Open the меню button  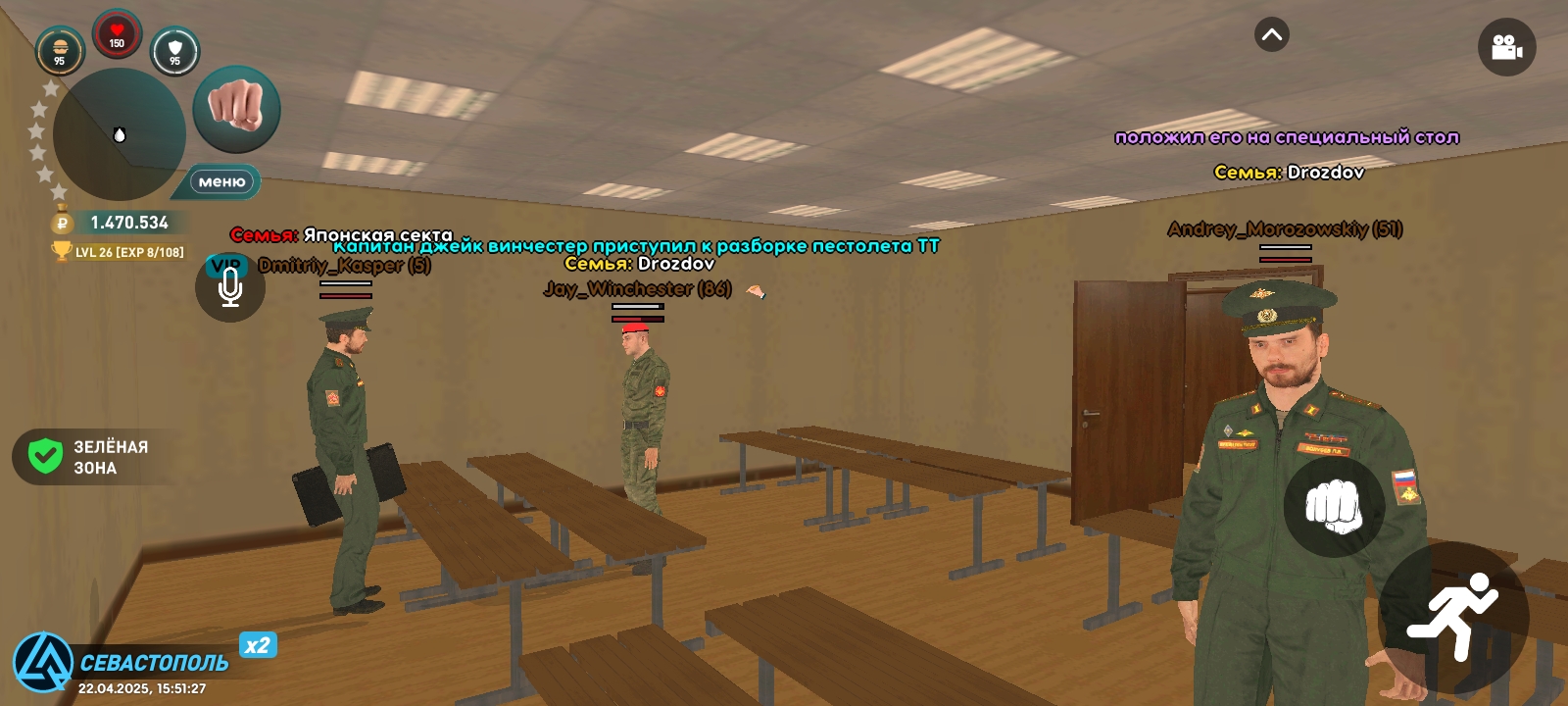click(x=221, y=181)
